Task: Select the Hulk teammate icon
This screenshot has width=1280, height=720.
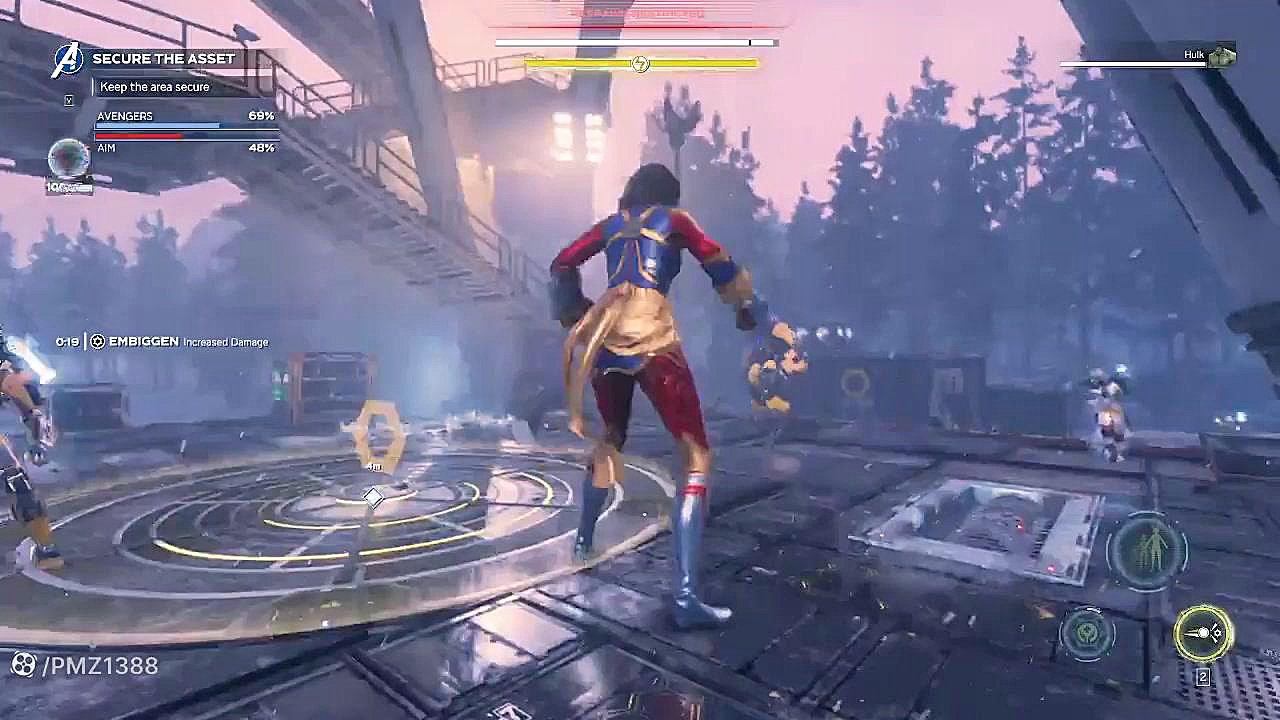Action: tap(1221, 57)
